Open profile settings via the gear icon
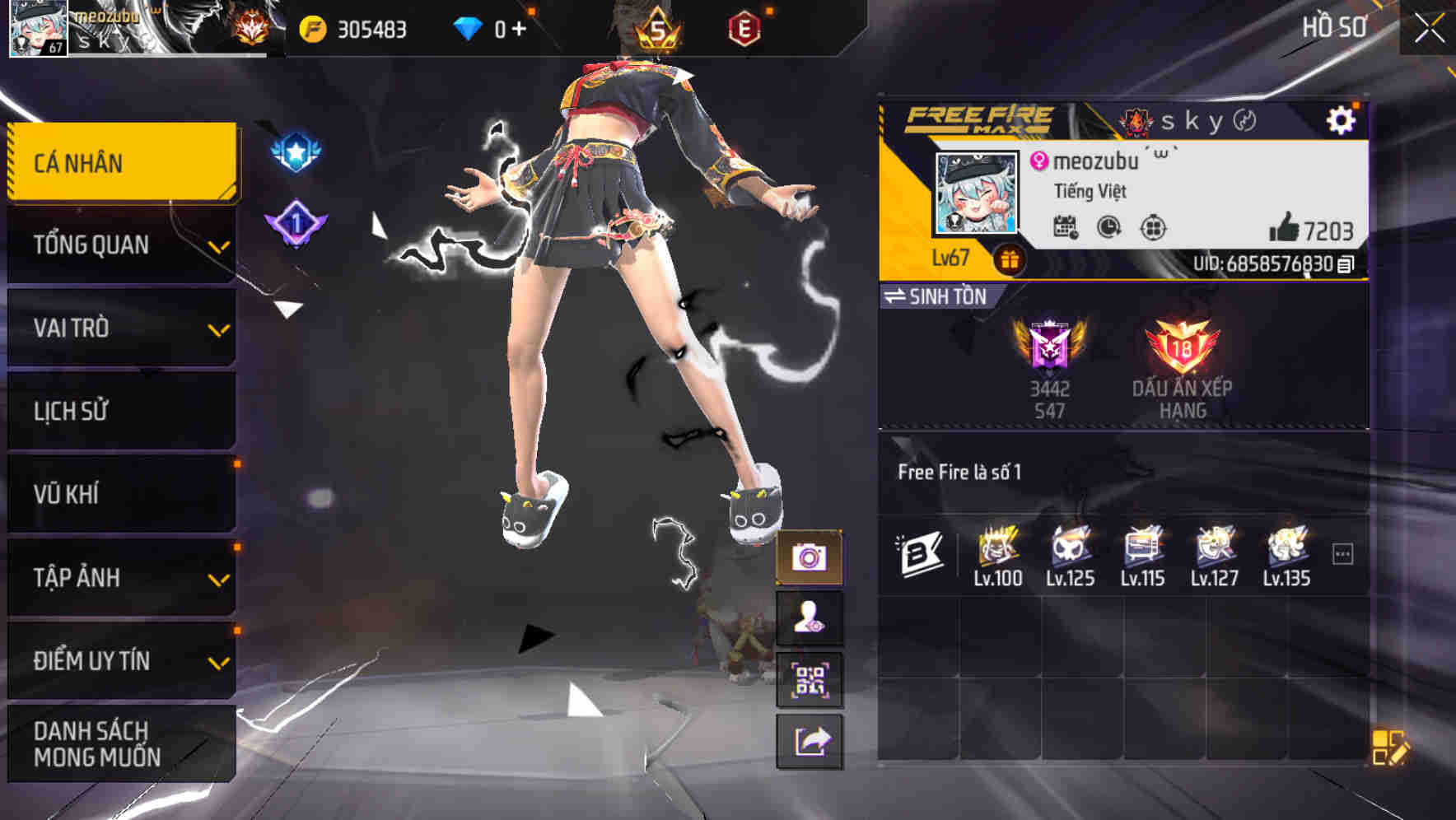 (1343, 119)
